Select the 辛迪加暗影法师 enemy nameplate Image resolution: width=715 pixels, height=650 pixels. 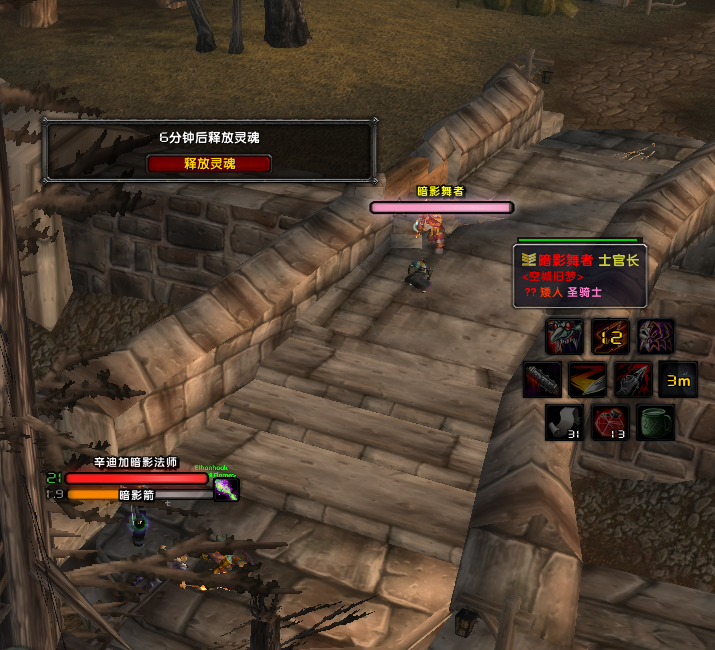136,478
